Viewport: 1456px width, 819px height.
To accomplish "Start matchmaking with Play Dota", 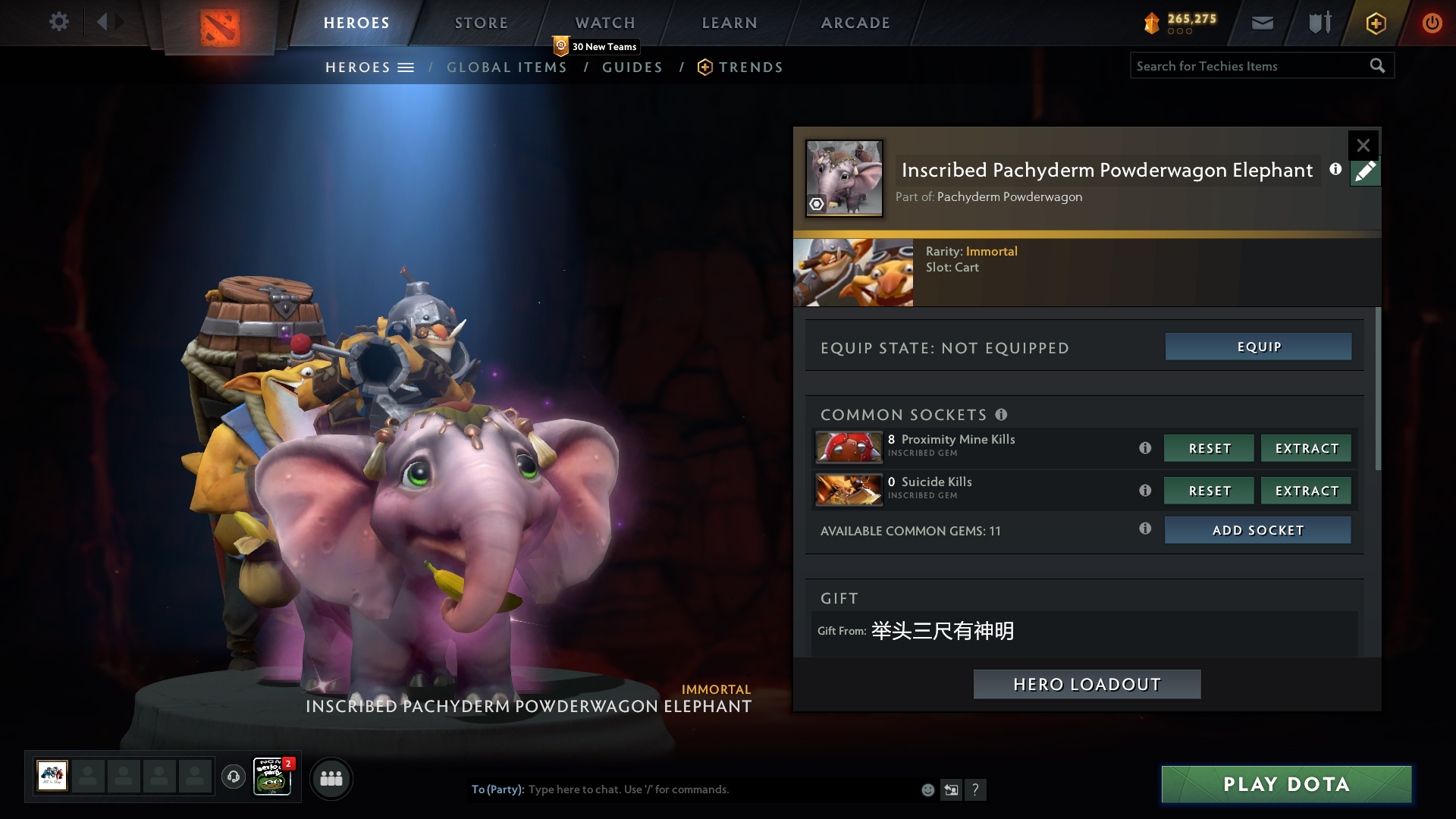I will tap(1286, 784).
